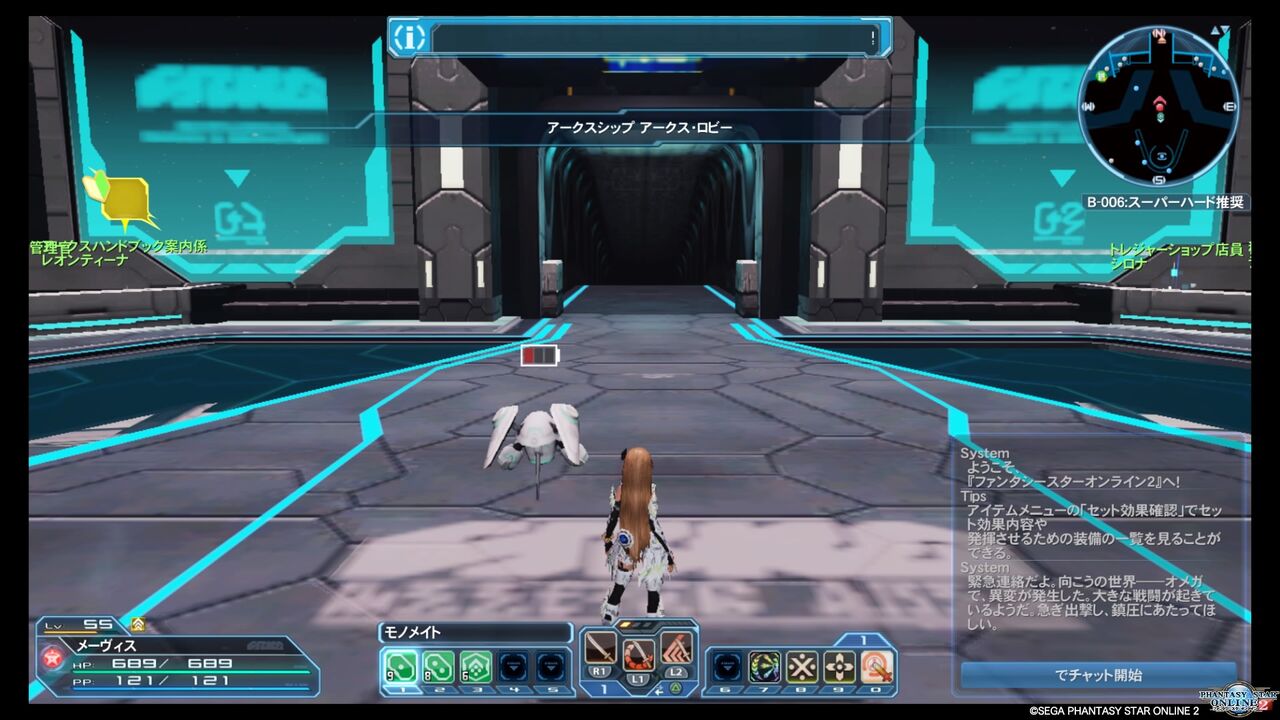Click the photon blast icon in subpalette slot 7
The height and width of the screenshot is (720, 1280).
point(765,666)
